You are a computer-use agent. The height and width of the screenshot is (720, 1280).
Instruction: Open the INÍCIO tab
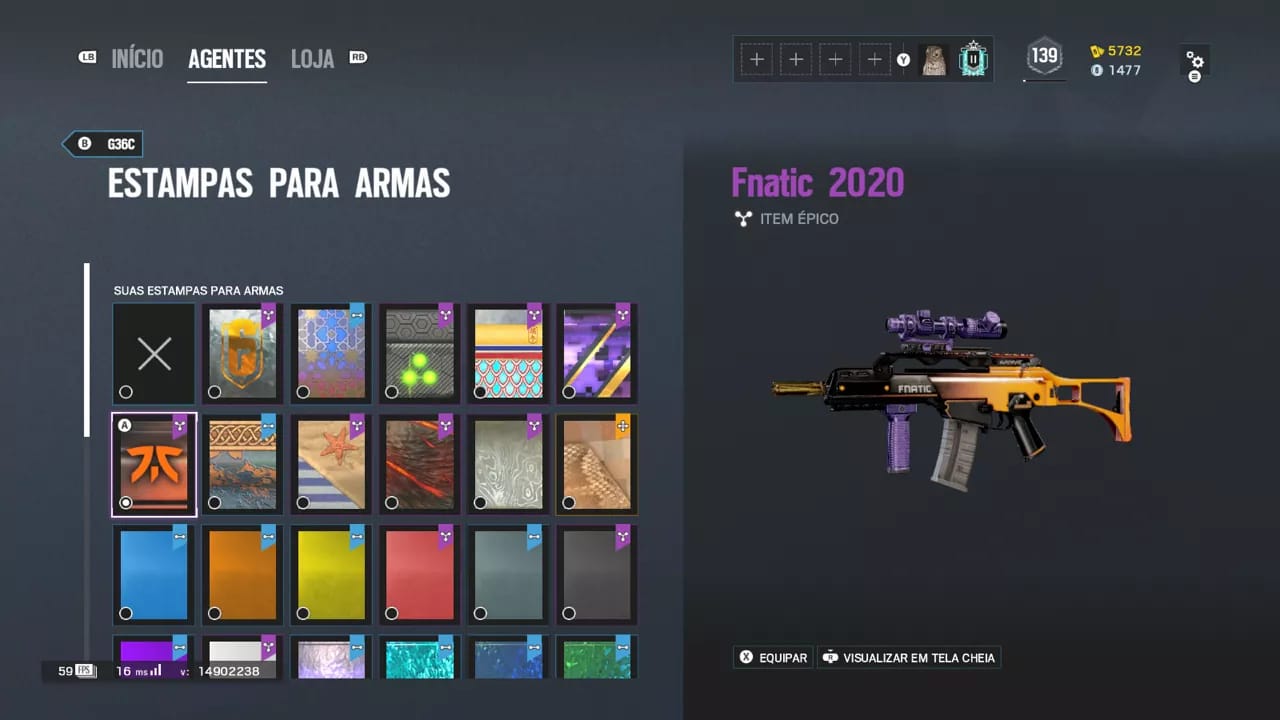pyautogui.click(x=137, y=58)
